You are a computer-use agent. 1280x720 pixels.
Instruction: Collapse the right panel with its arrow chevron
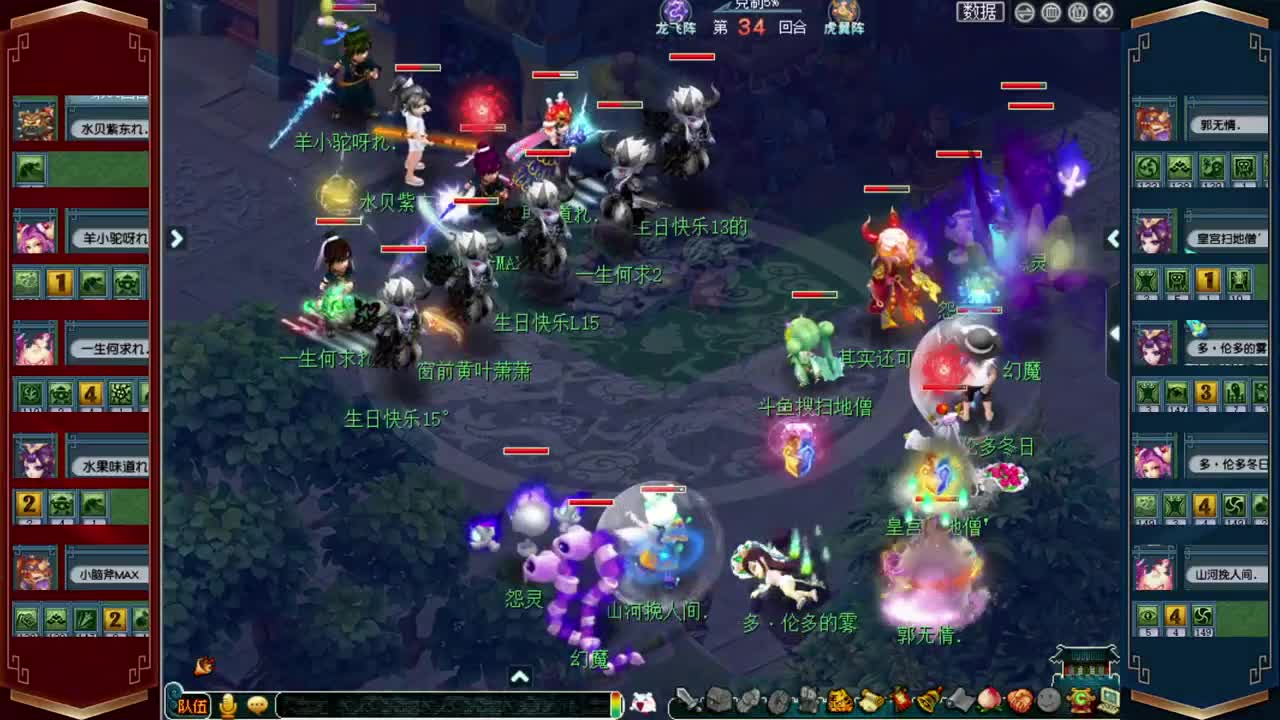[1113, 239]
